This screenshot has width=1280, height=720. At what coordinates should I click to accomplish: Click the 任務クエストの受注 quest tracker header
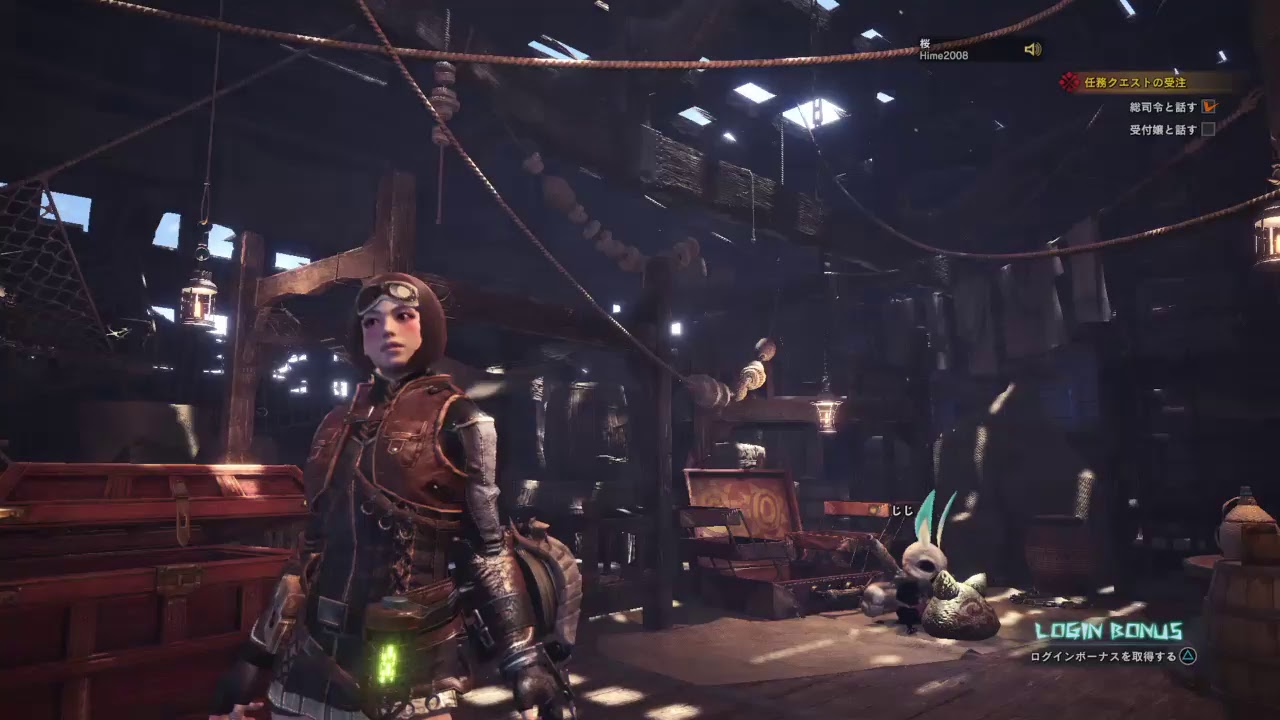tap(1134, 83)
